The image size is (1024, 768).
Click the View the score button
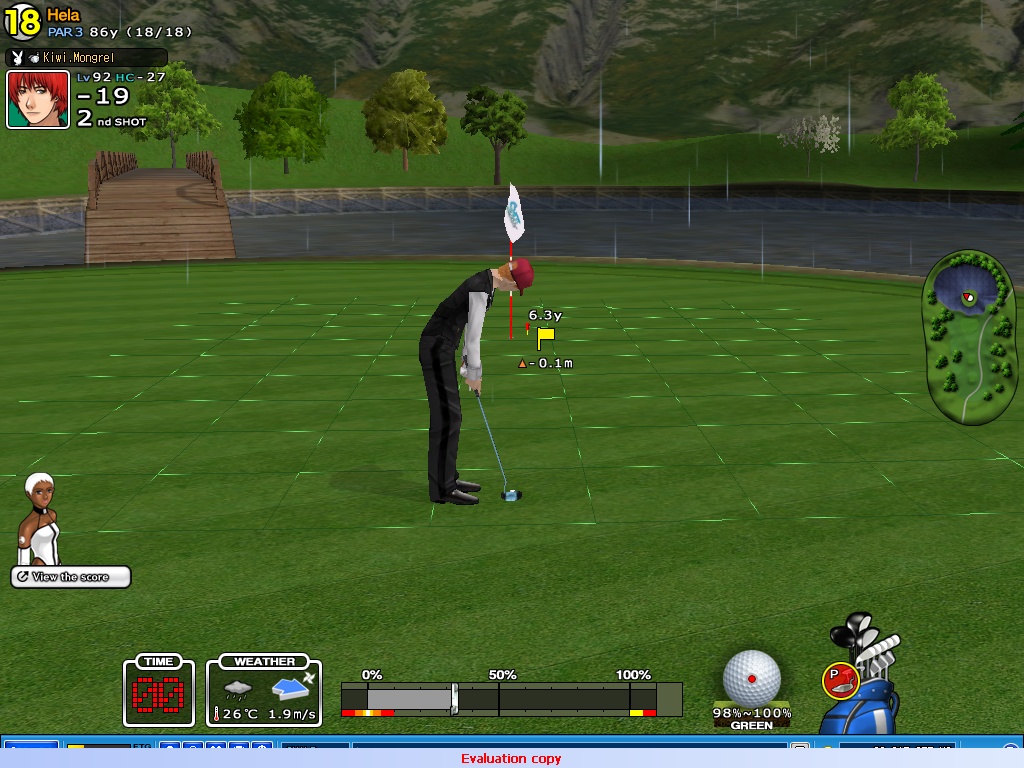(x=71, y=577)
